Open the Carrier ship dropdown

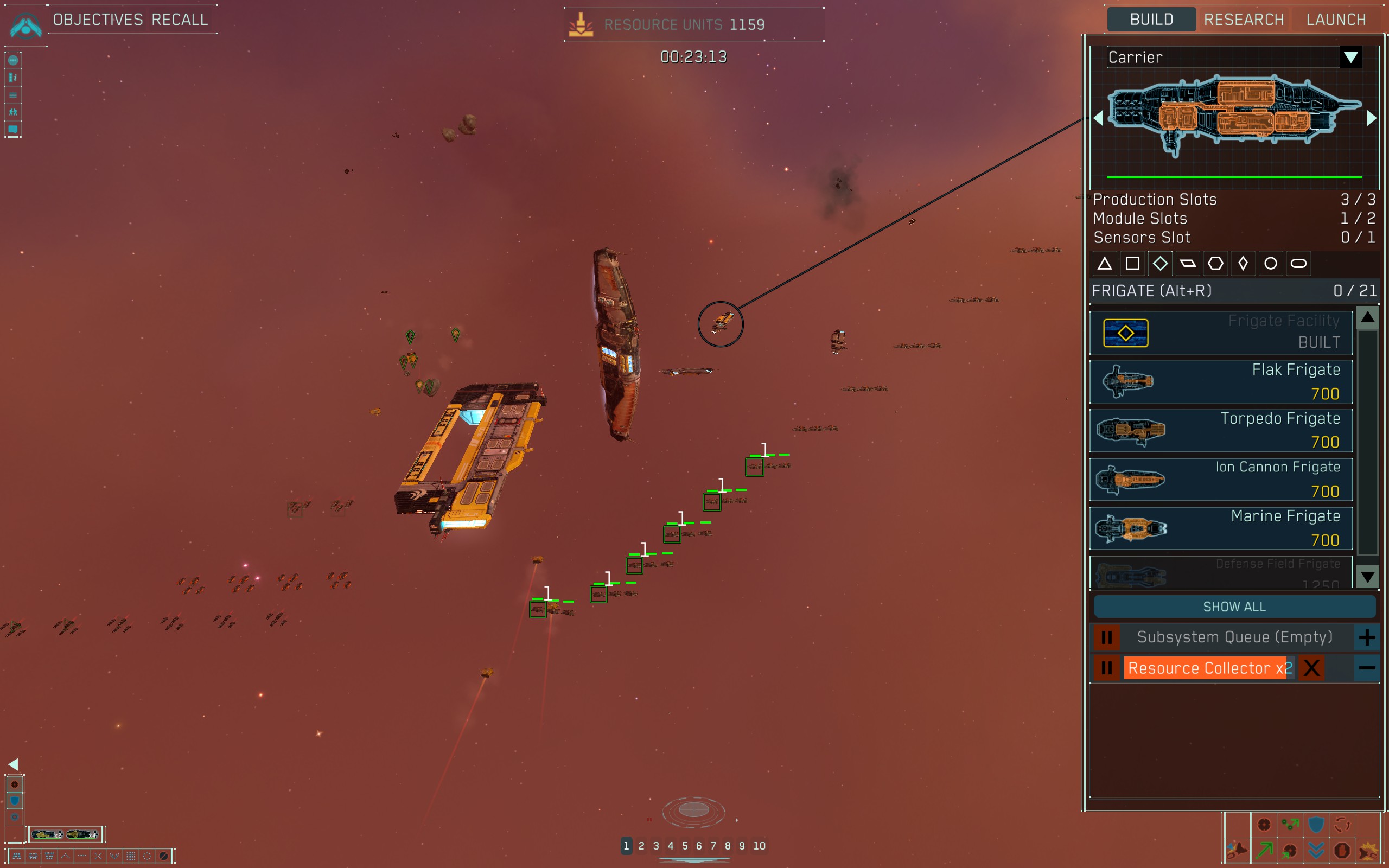[x=1350, y=58]
